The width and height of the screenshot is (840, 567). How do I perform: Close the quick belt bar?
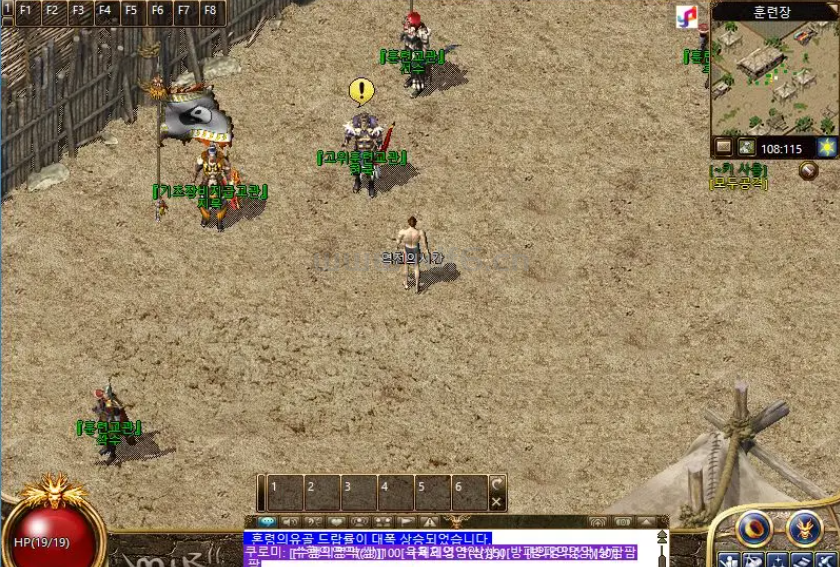coord(497,502)
